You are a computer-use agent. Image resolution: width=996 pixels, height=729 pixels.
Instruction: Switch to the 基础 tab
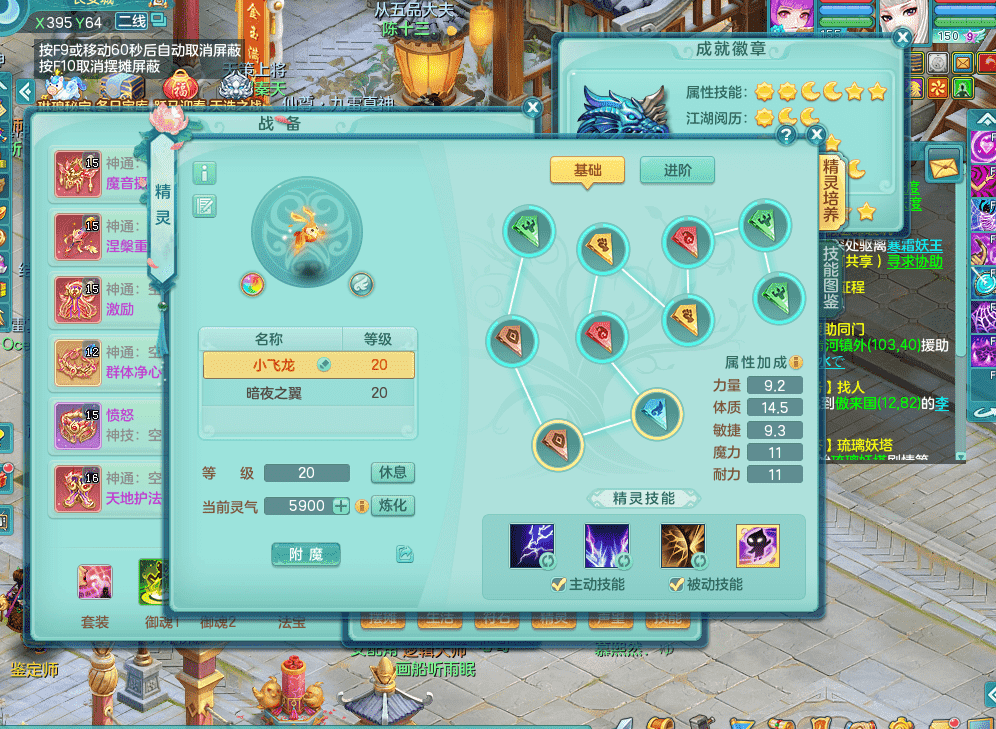[x=587, y=170]
